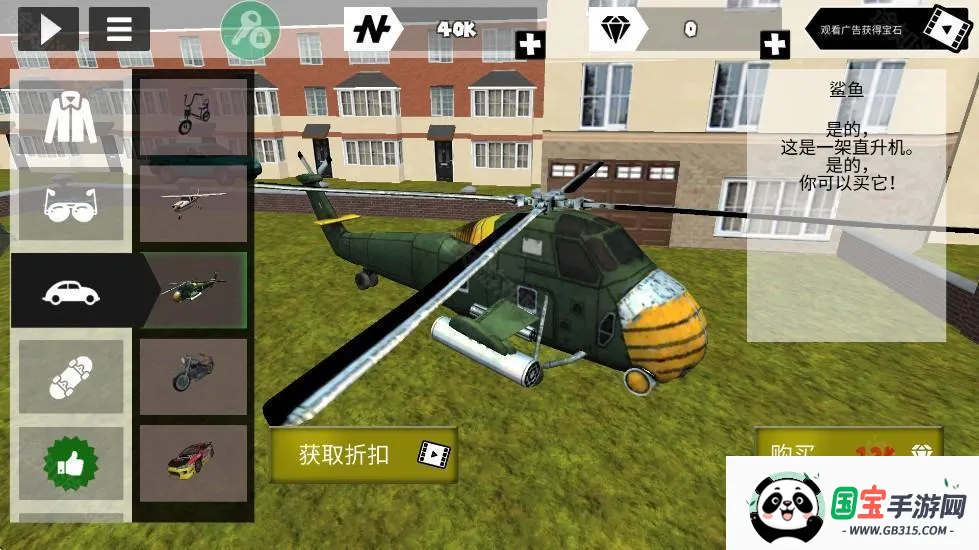Screen dimensions: 979x550
Task: Switch to the clothing shirt category
Action: [x=71, y=122]
